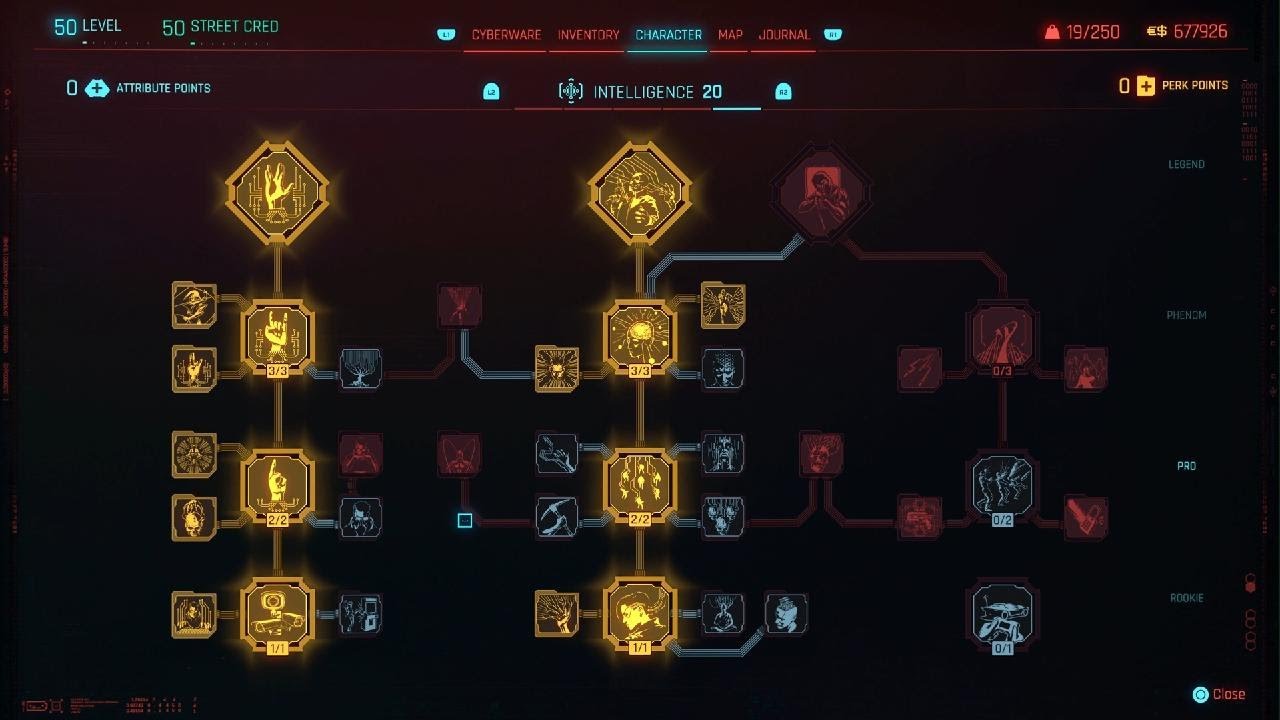Viewport: 1280px width, 720px height.
Task: Click the gold legend perk with hooded figure
Action: [640, 190]
